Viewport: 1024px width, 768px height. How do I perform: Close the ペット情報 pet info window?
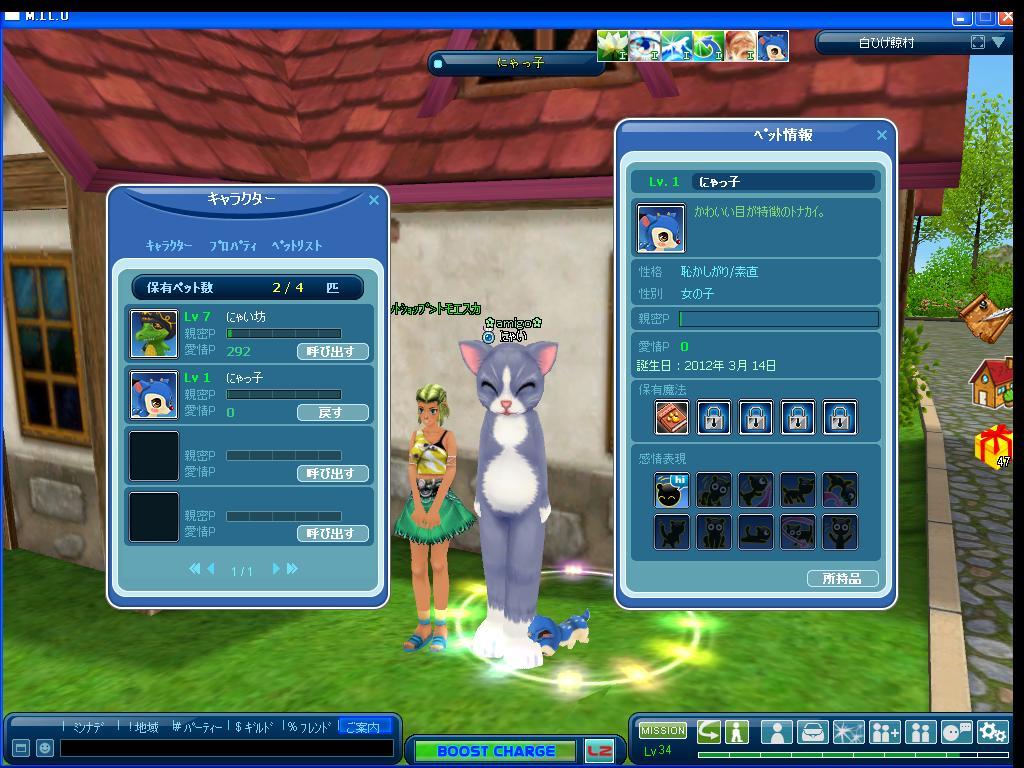(881, 135)
